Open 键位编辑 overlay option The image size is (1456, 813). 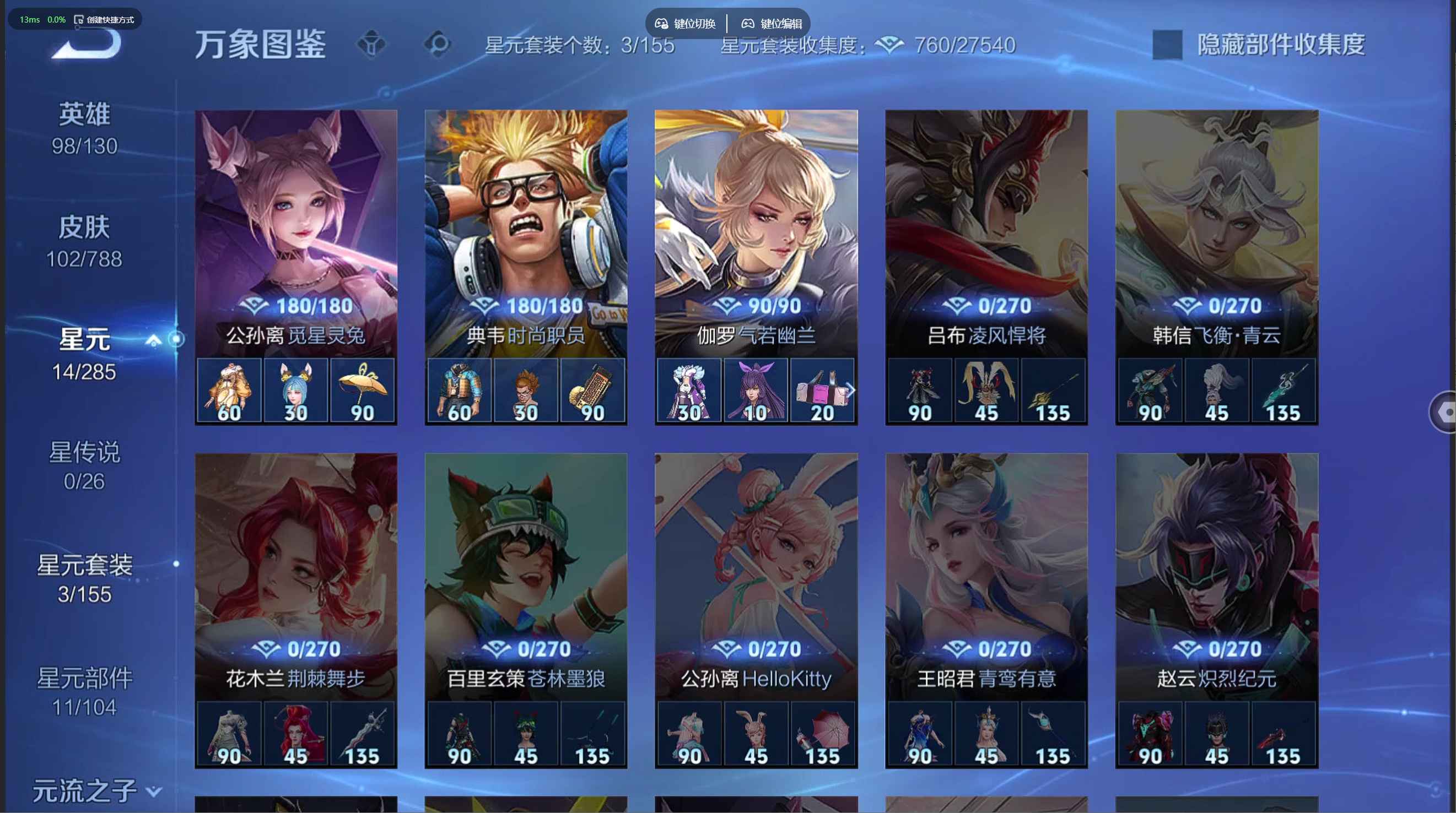(x=772, y=24)
